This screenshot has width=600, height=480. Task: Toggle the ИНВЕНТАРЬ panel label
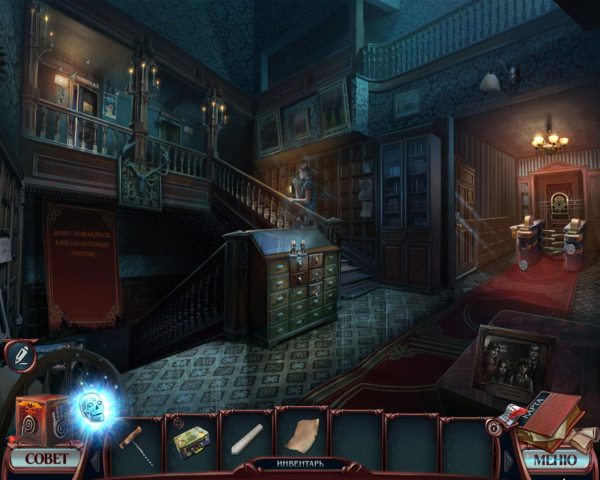click(300, 465)
